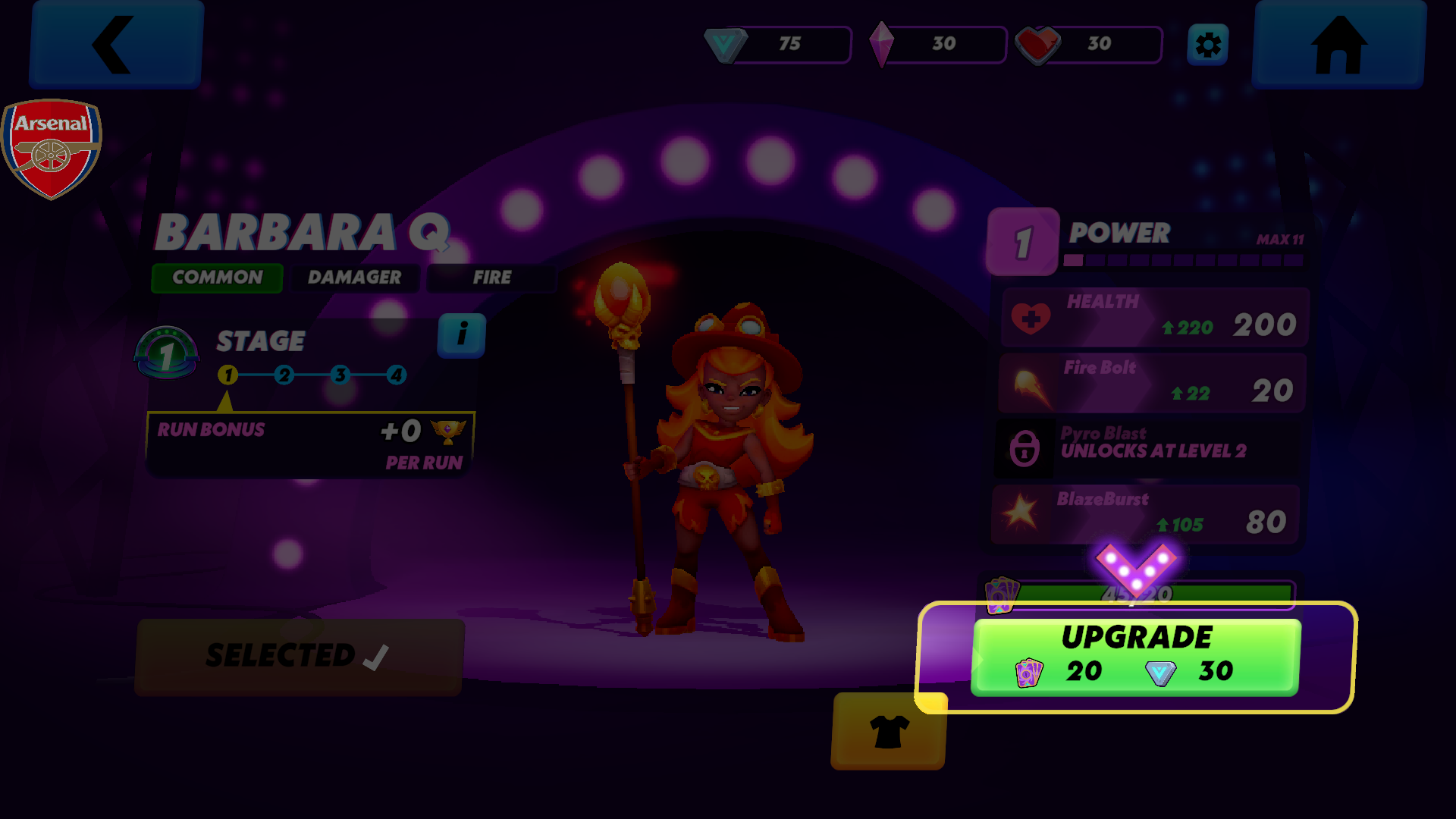Open the gear settings menu
1456x819 pixels.
coord(1207,45)
